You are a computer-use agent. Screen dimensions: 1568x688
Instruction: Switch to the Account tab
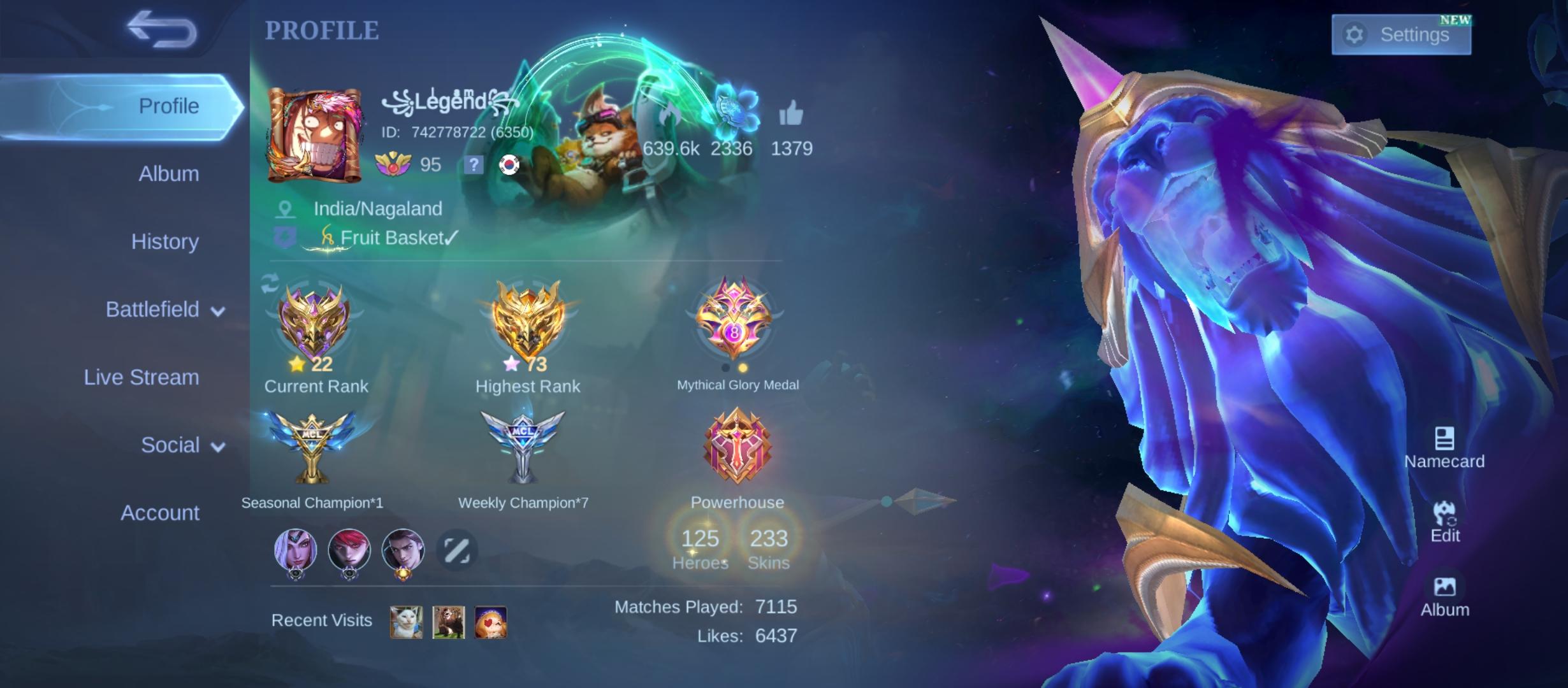pos(159,513)
